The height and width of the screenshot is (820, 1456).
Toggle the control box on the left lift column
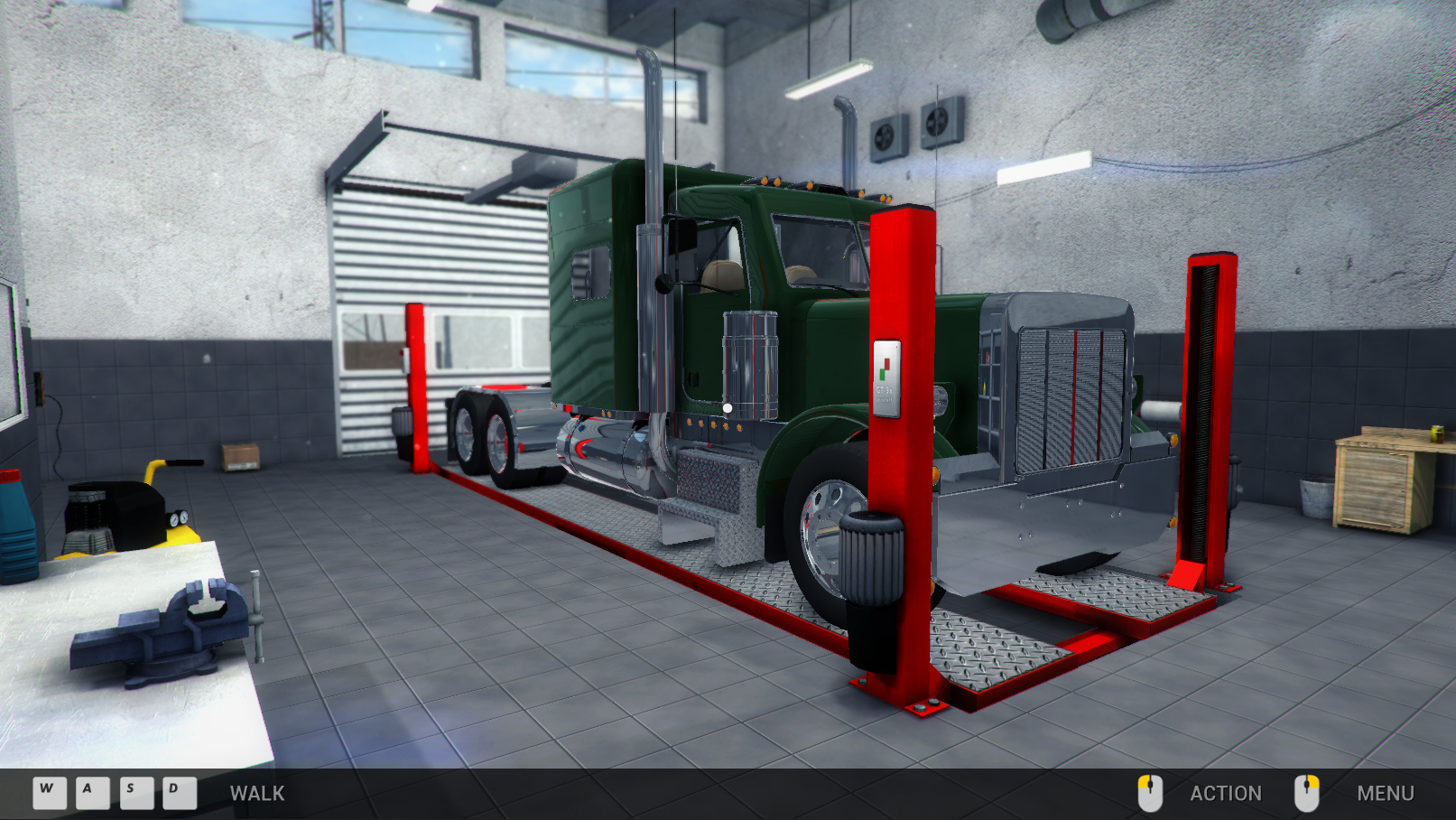tap(403, 361)
